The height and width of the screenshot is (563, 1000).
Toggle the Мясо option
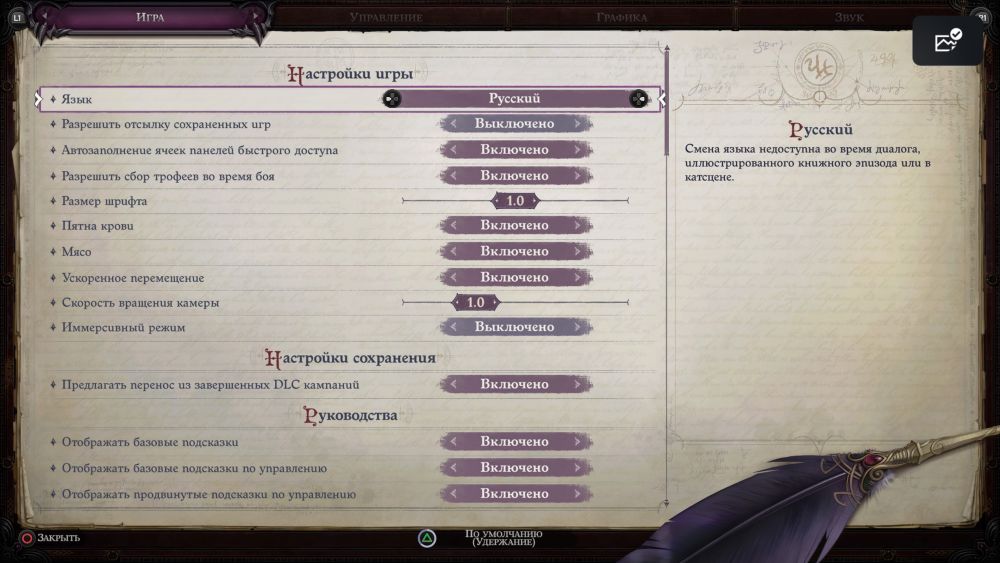[x=515, y=252]
